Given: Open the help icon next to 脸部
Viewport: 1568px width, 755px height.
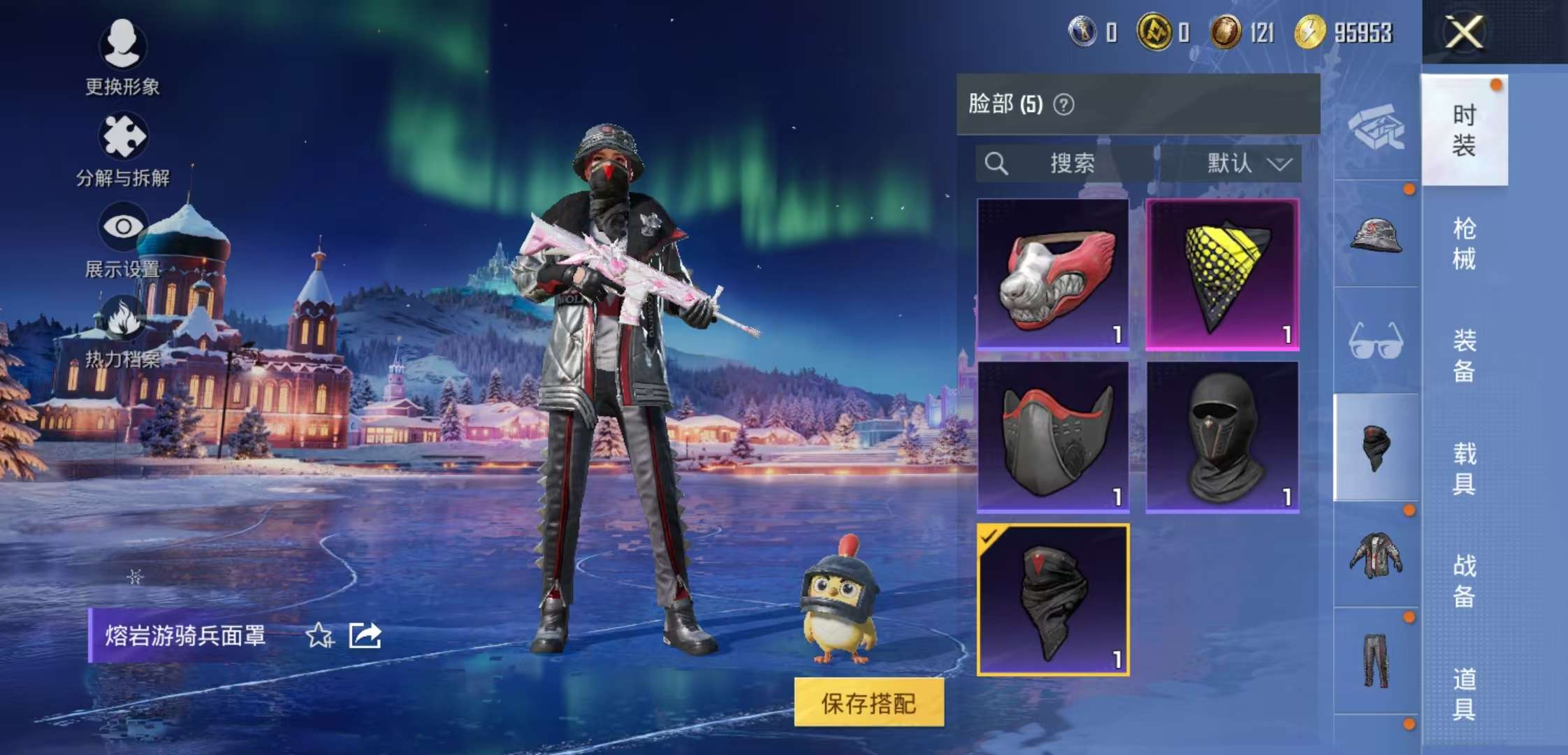Looking at the screenshot, I should [1064, 105].
